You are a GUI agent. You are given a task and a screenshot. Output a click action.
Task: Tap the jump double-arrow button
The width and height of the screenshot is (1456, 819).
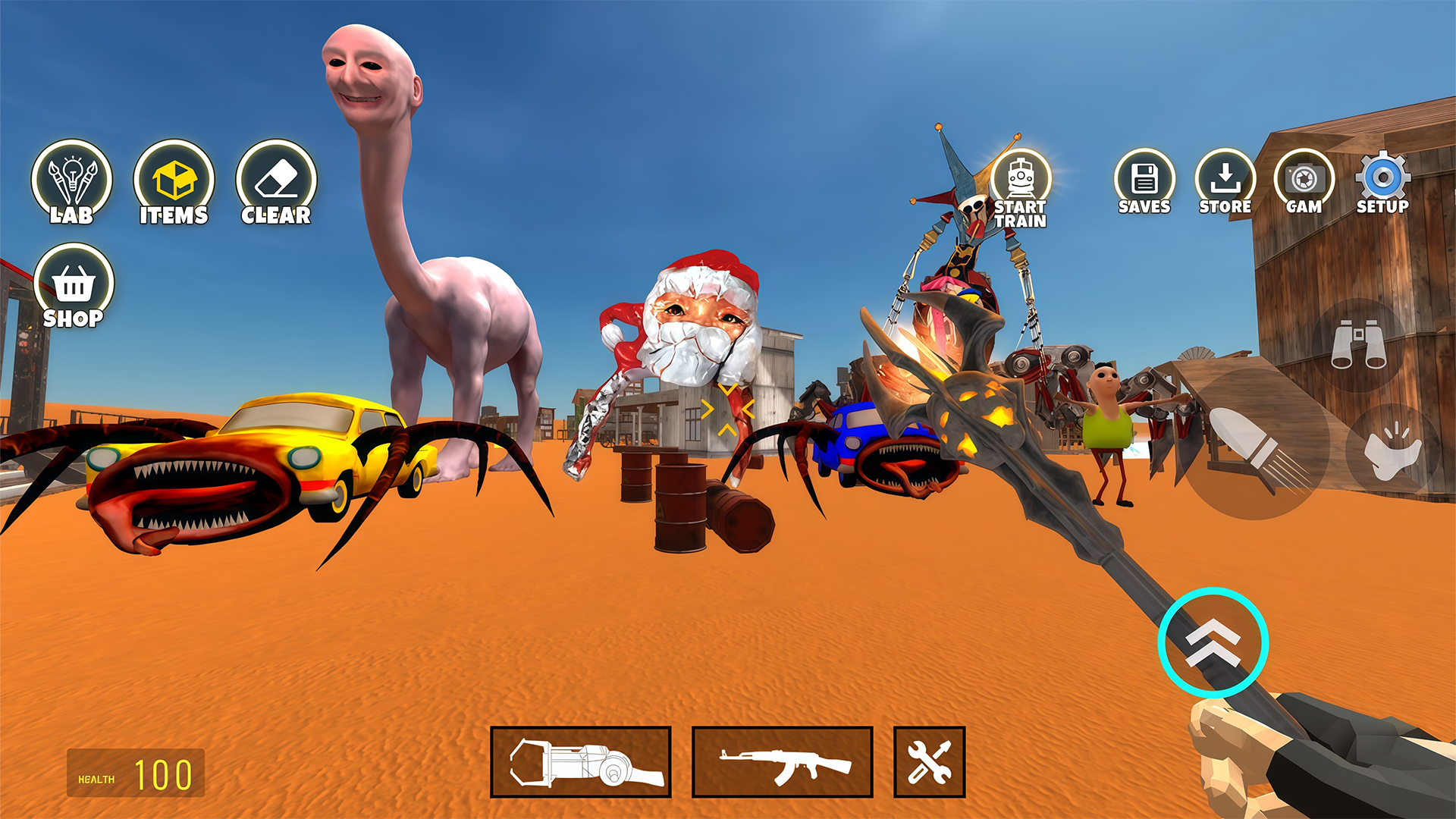click(x=1213, y=642)
